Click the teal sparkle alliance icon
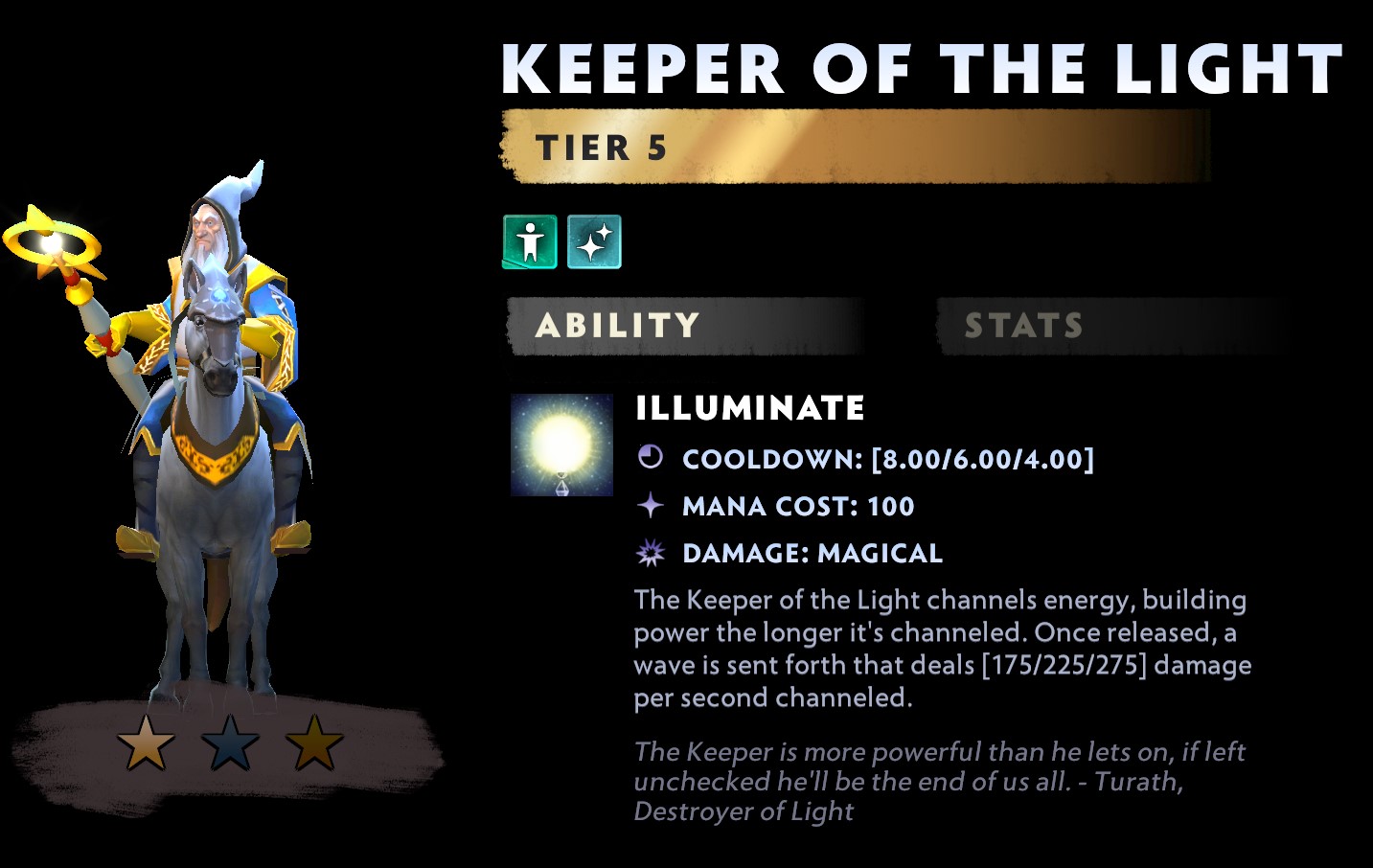This screenshot has height=868, width=1373. pos(594,241)
